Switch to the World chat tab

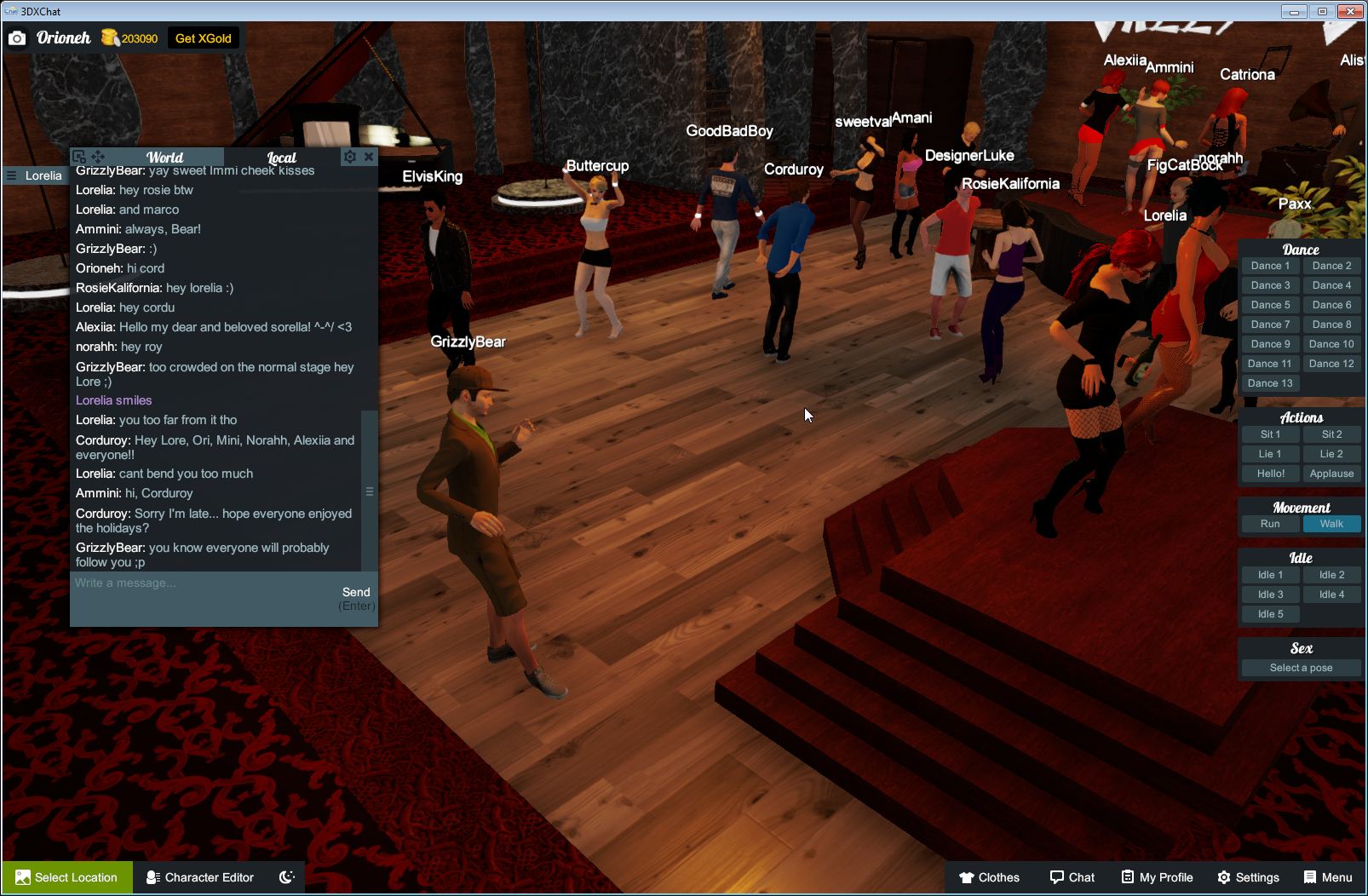pyautogui.click(x=165, y=157)
